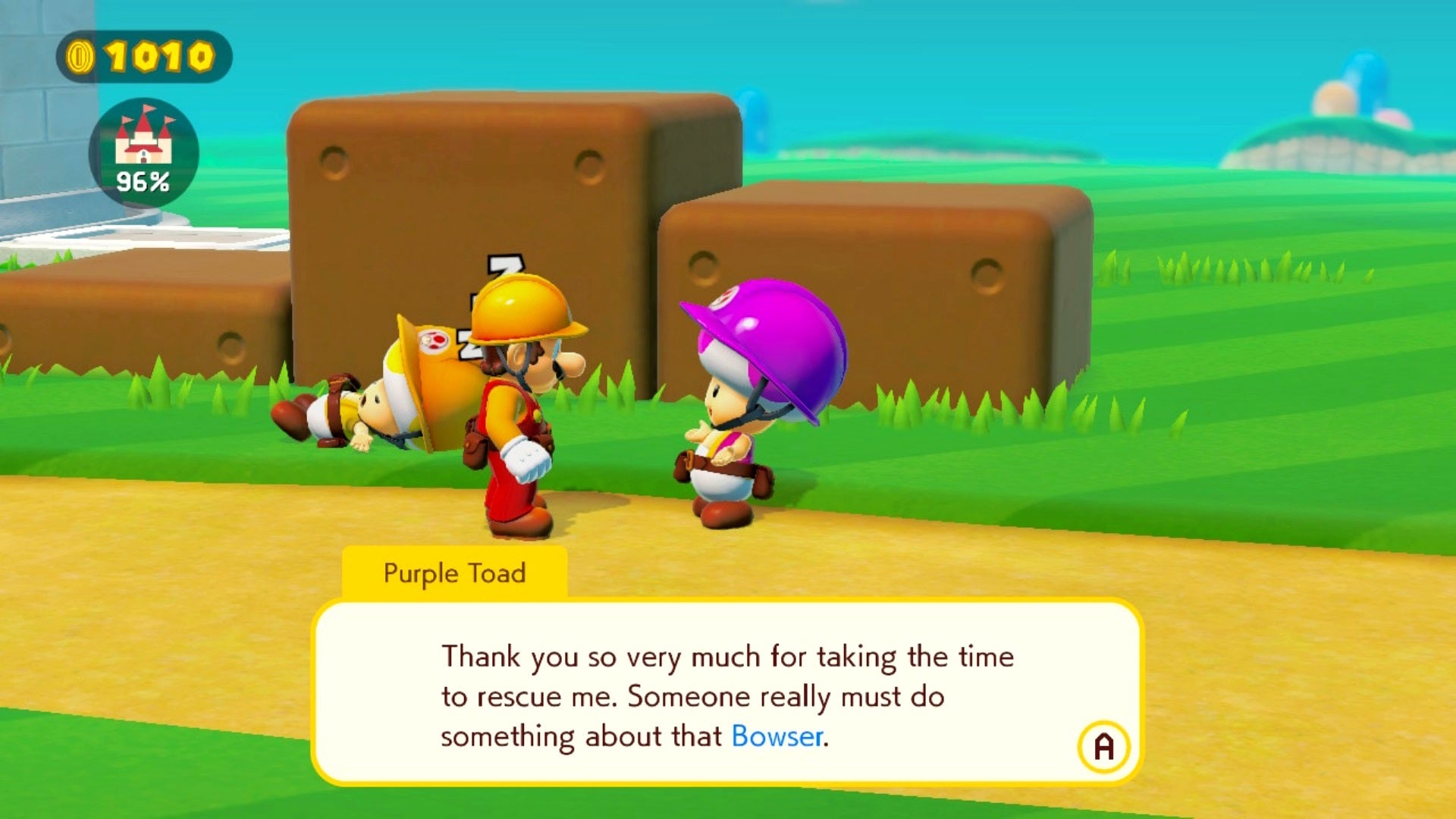
Task: Click the castle rebuild progress icon
Action: pyautogui.click(x=143, y=152)
